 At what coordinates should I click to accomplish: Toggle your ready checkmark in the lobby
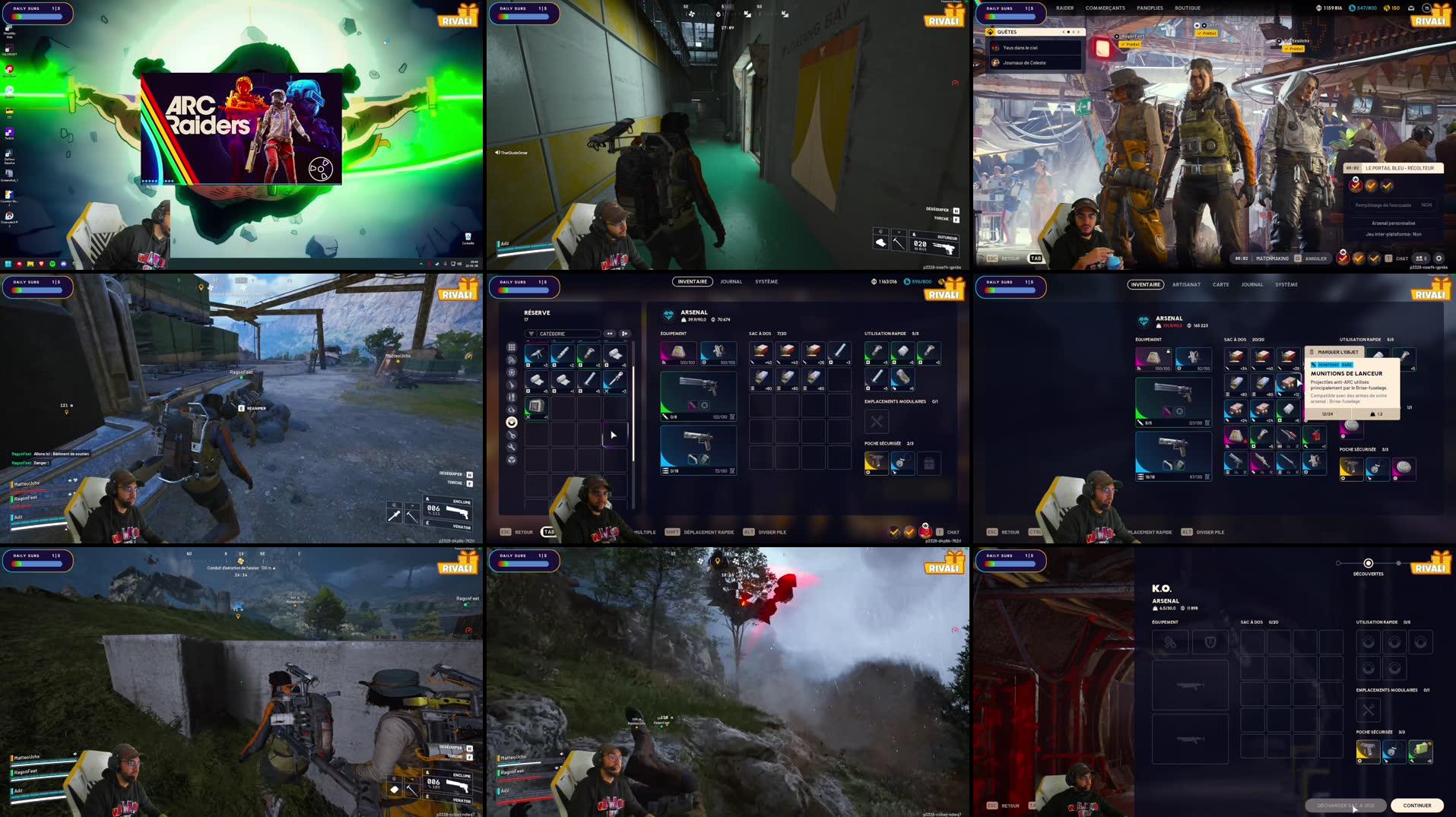(1343, 258)
